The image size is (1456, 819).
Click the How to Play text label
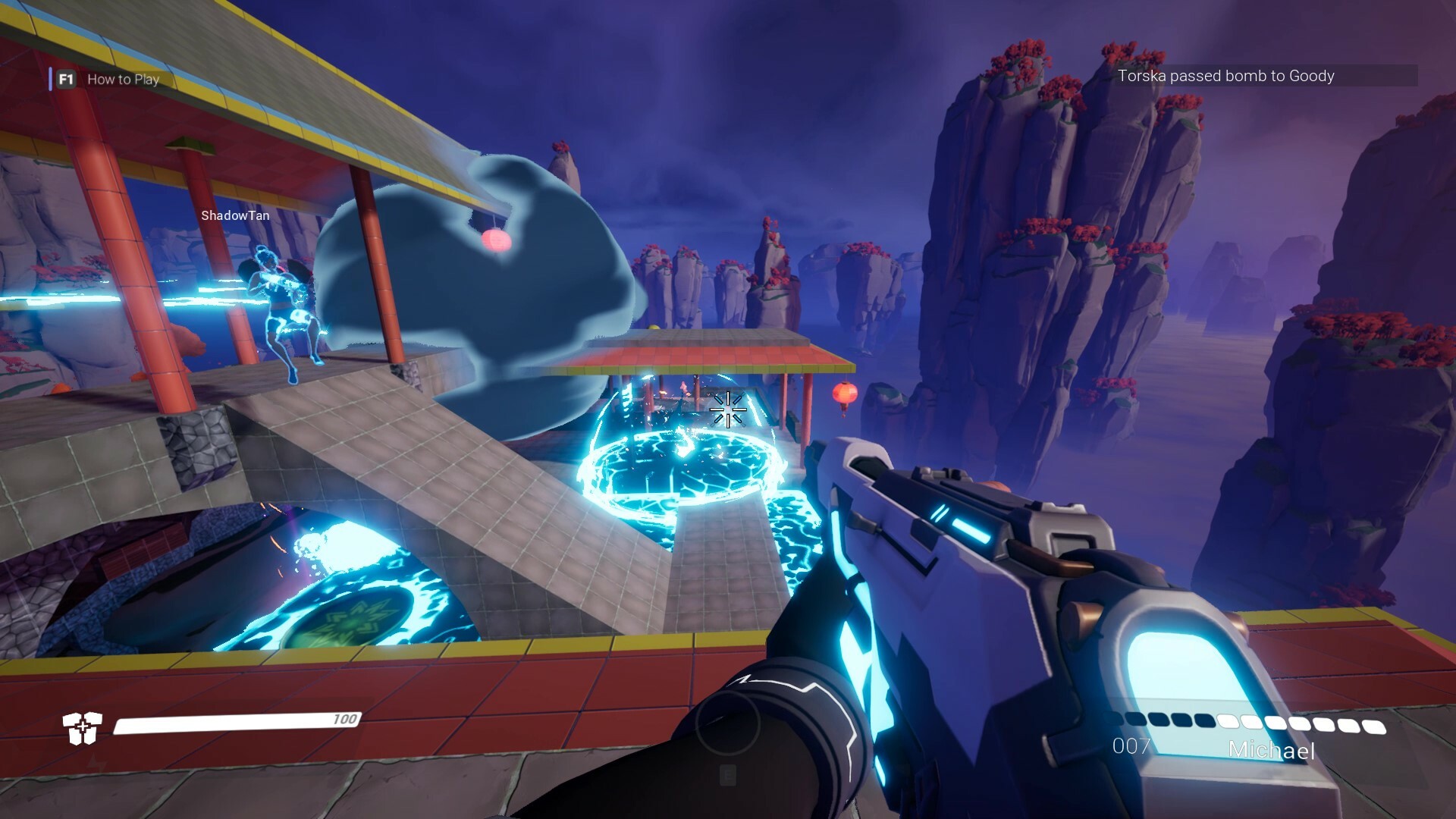(123, 80)
